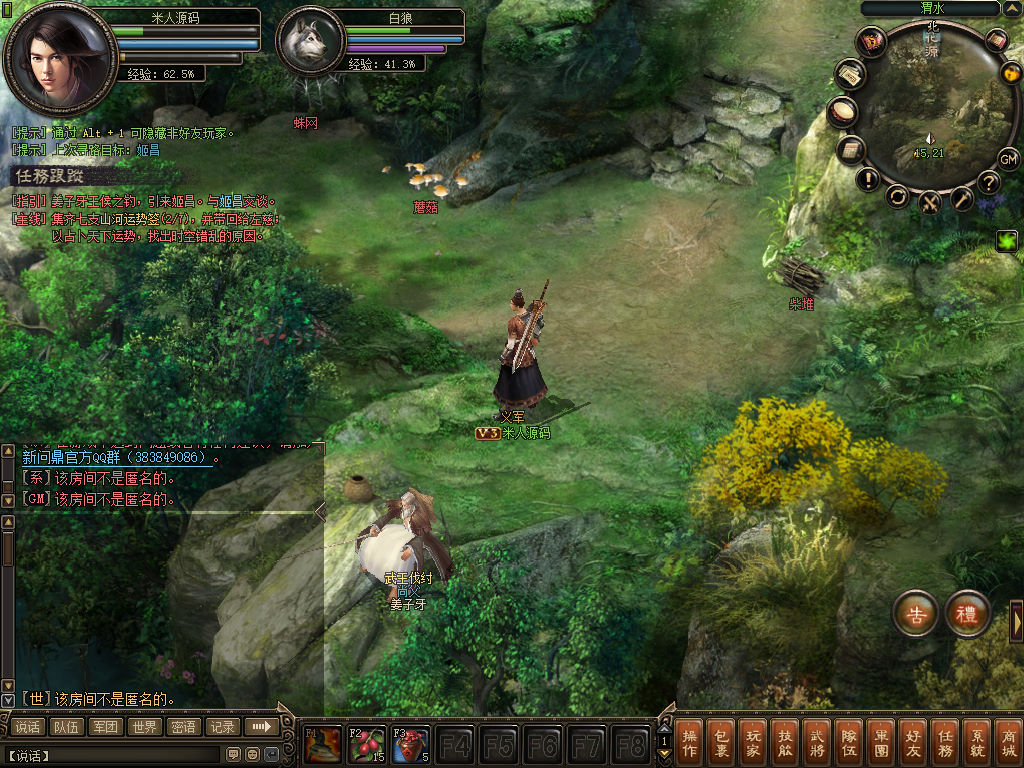Switch chat channel to 世界

(145, 727)
